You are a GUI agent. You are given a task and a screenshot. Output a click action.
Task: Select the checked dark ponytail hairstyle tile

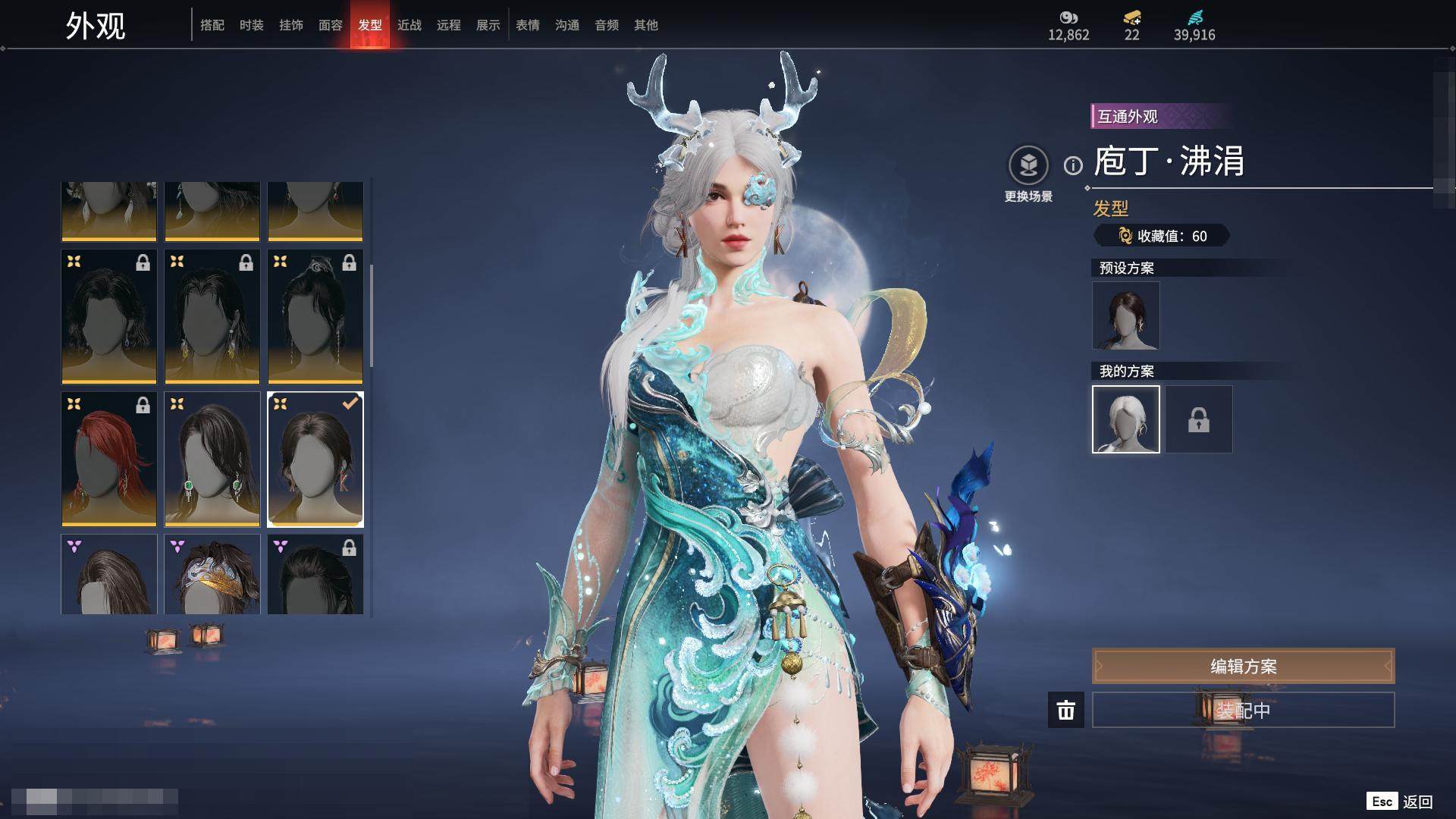click(x=315, y=459)
